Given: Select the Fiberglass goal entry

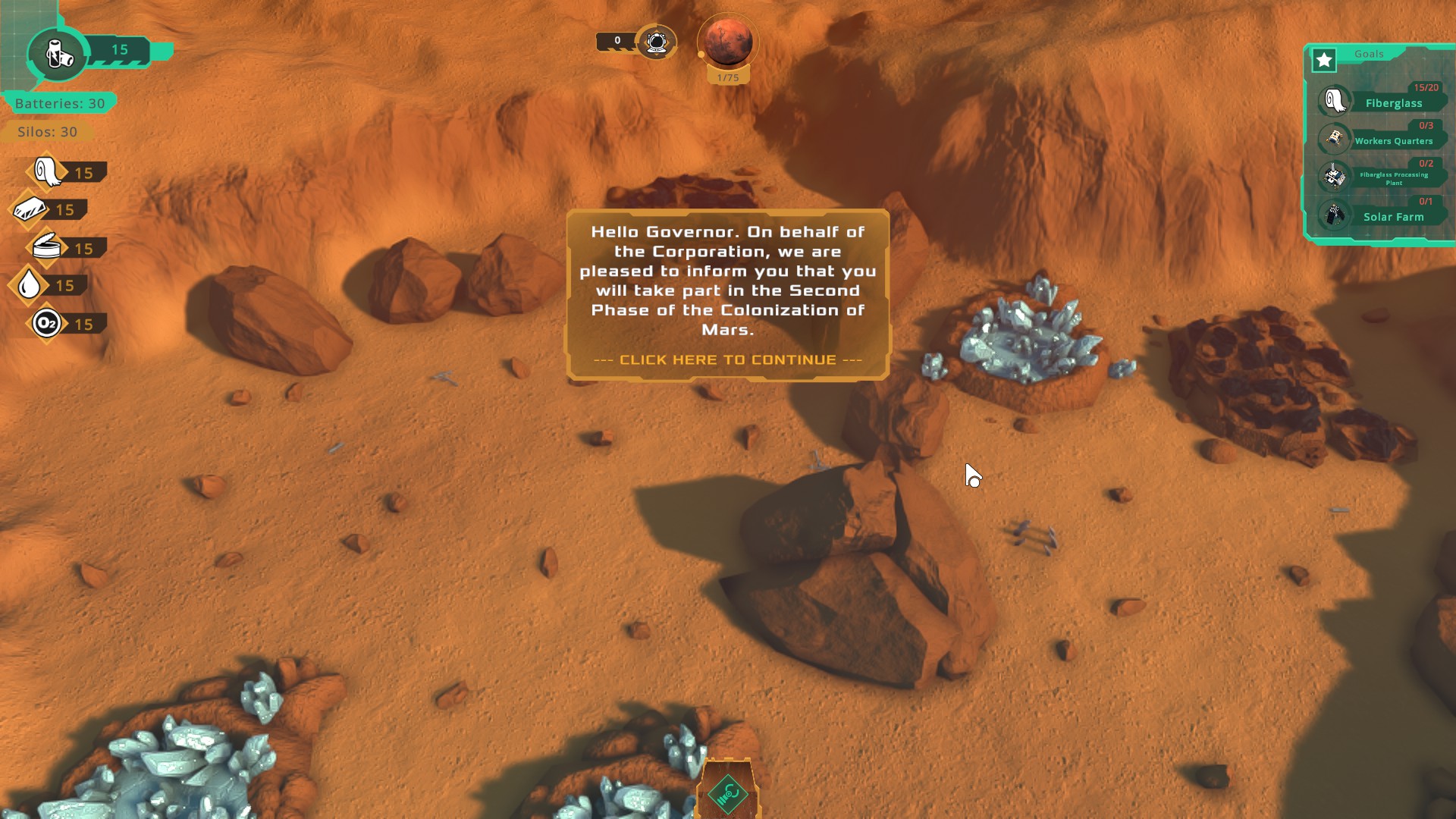Looking at the screenshot, I should tap(1392, 103).
